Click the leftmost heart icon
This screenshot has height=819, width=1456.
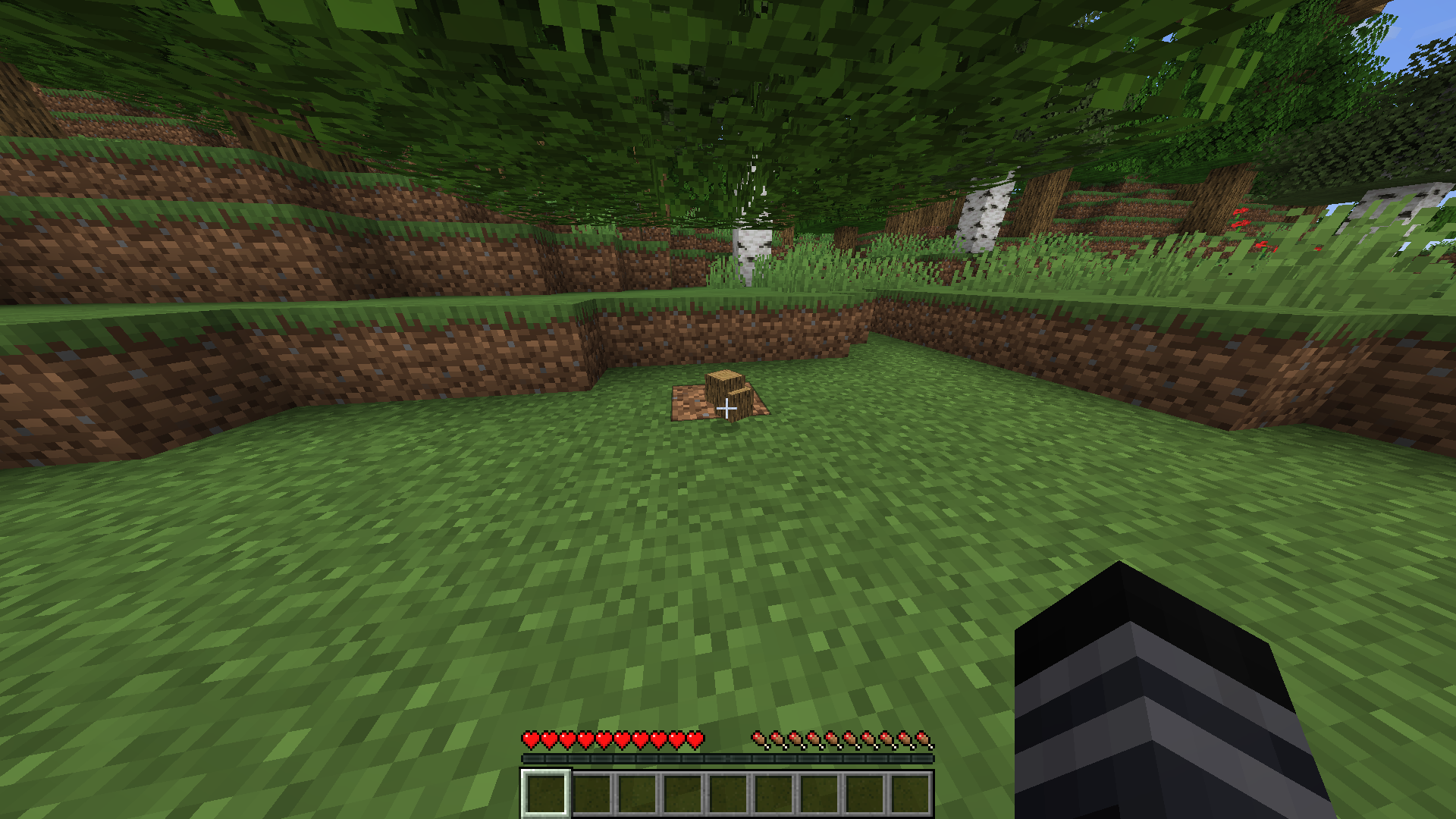529,739
